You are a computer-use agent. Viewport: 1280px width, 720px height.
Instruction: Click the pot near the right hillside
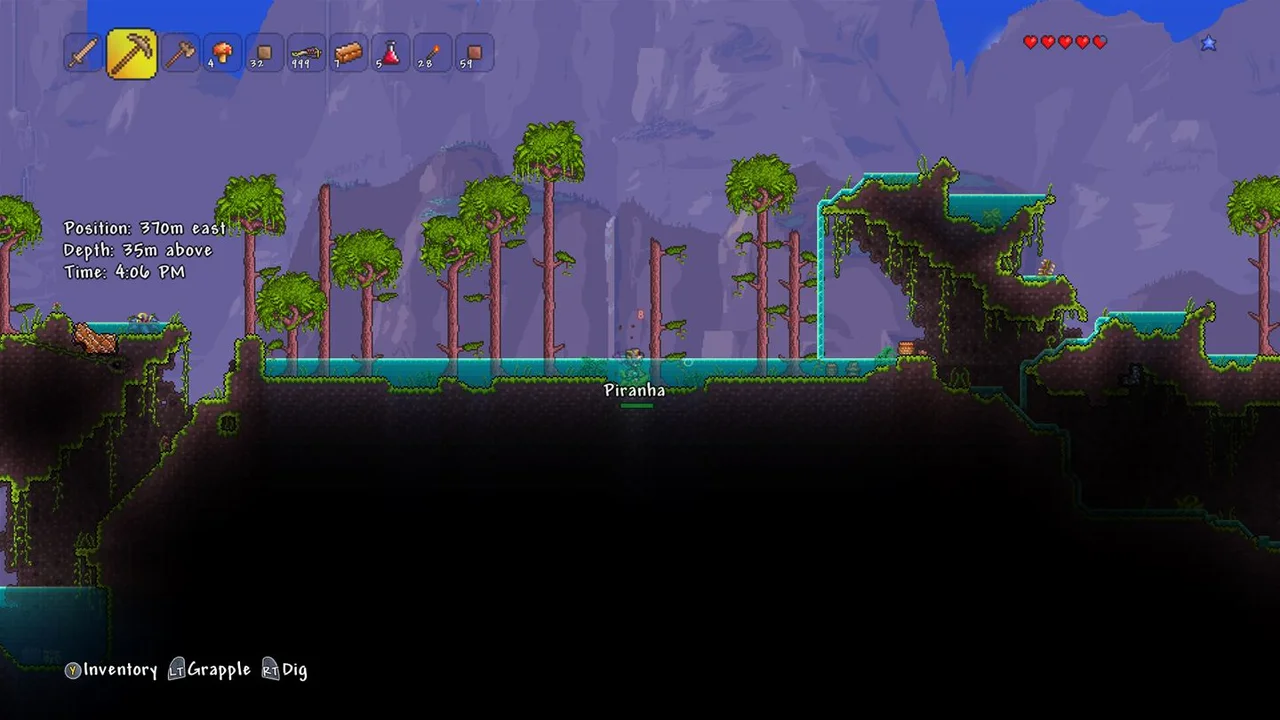pyautogui.click(x=907, y=349)
